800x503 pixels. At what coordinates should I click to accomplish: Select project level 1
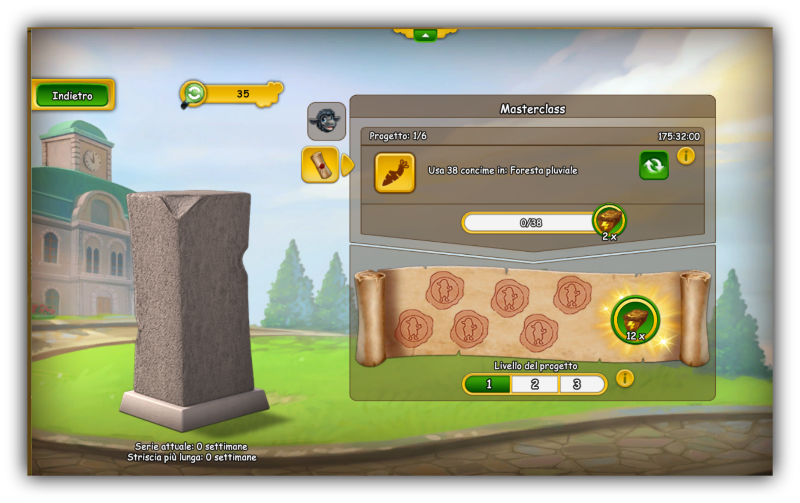(488, 384)
